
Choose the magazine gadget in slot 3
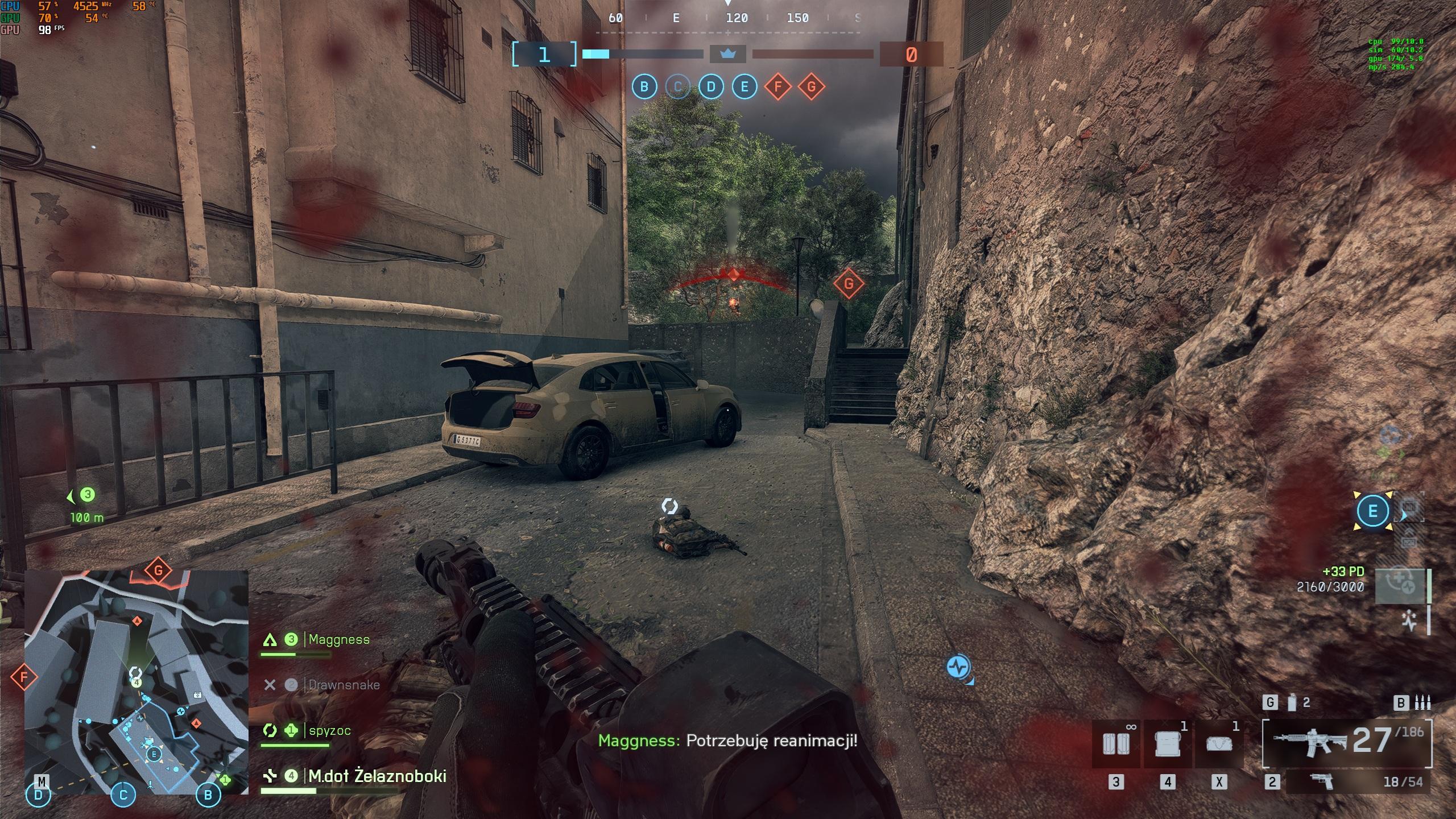1116,744
